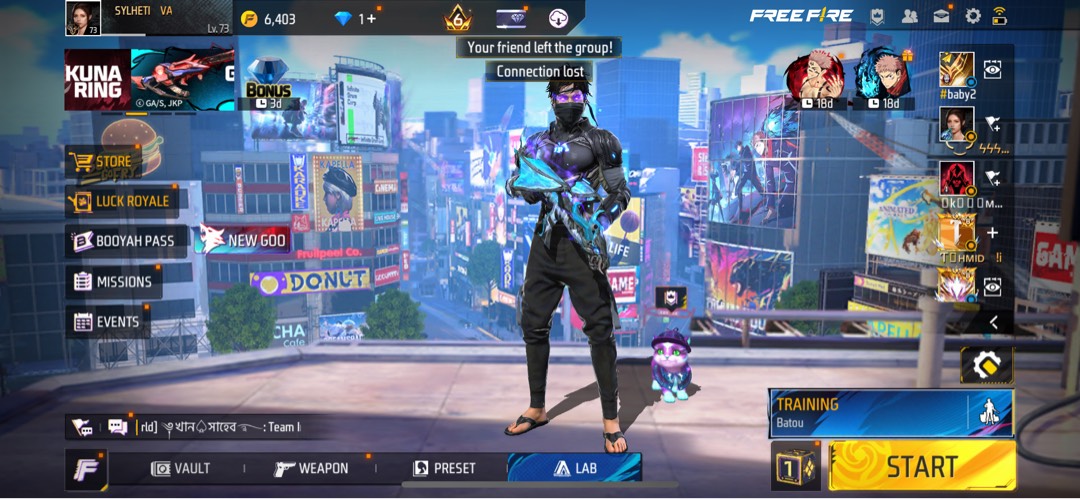Select the Lab tab

coord(574,468)
